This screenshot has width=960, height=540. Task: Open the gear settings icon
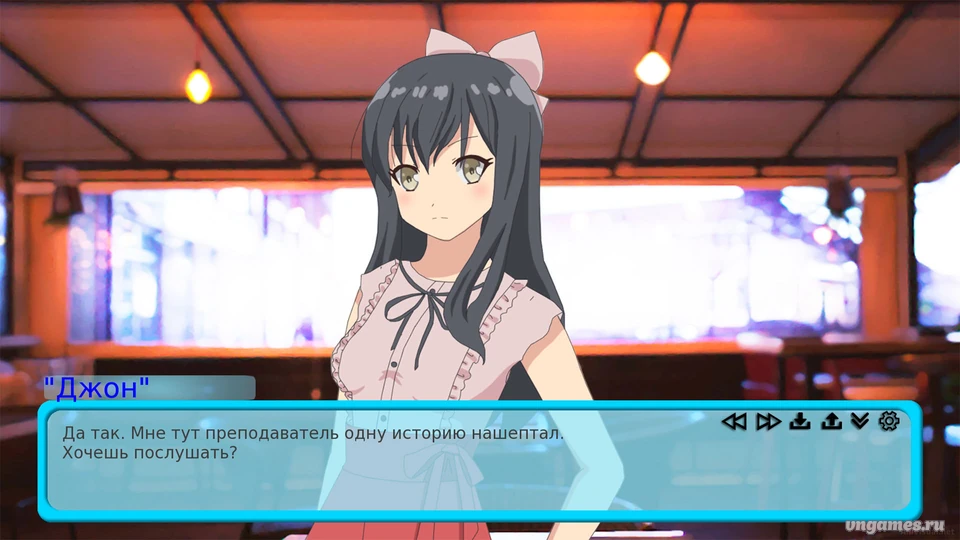[x=889, y=421]
